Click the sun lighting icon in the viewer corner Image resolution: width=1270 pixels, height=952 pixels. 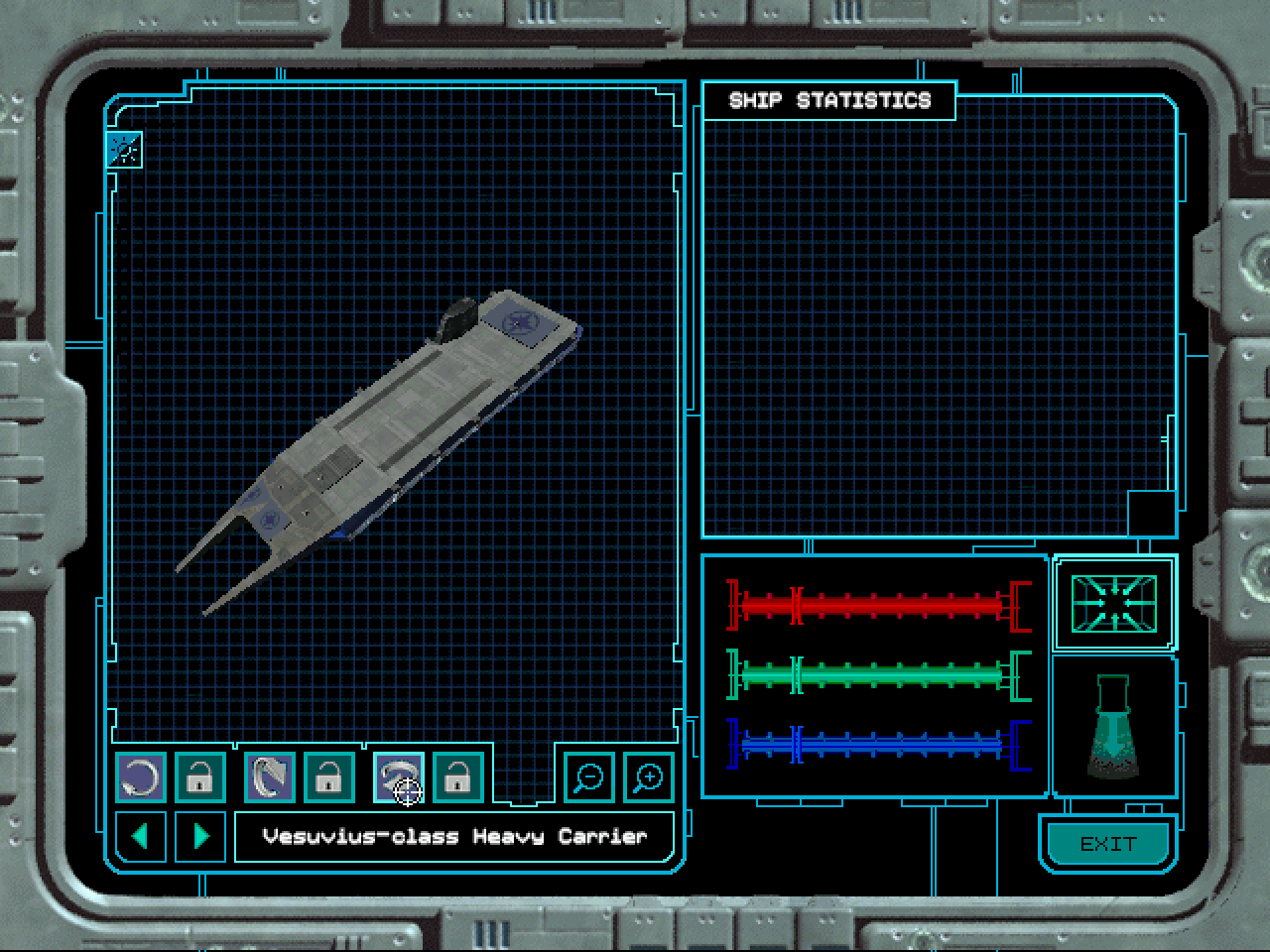(125, 150)
